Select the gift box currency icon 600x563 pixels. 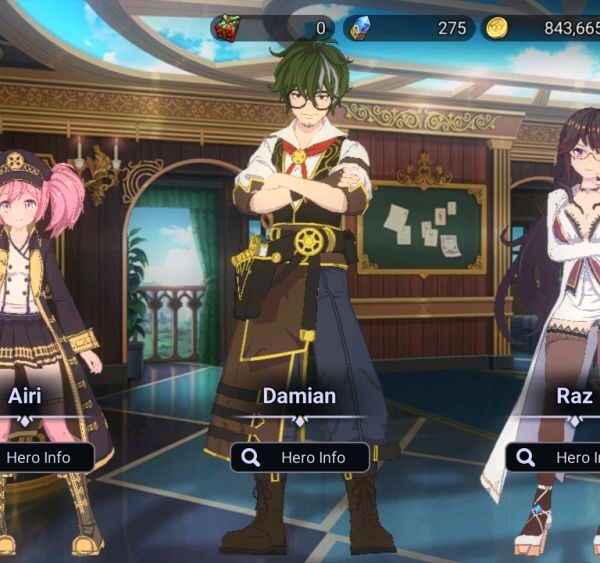(x=228, y=28)
